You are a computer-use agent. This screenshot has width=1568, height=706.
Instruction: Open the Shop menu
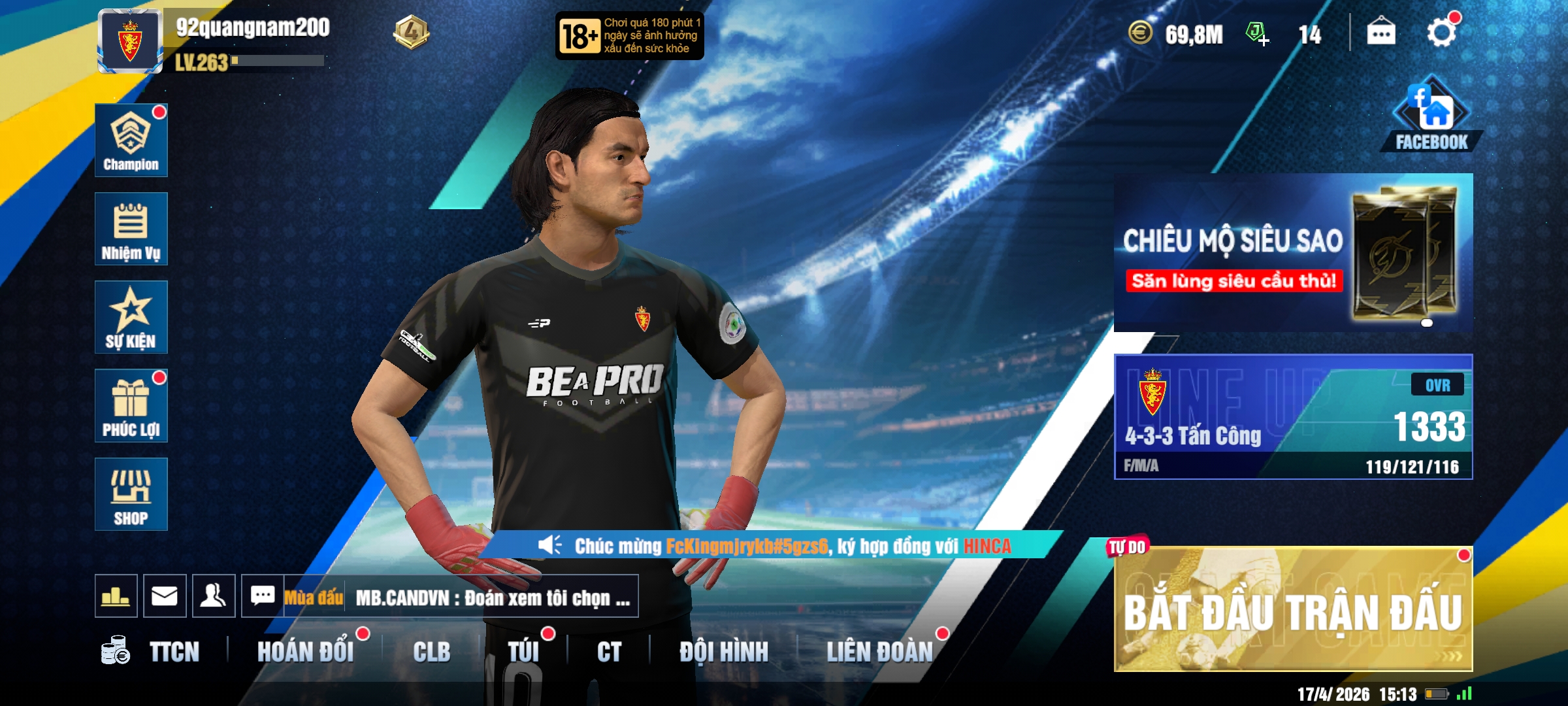[131, 494]
